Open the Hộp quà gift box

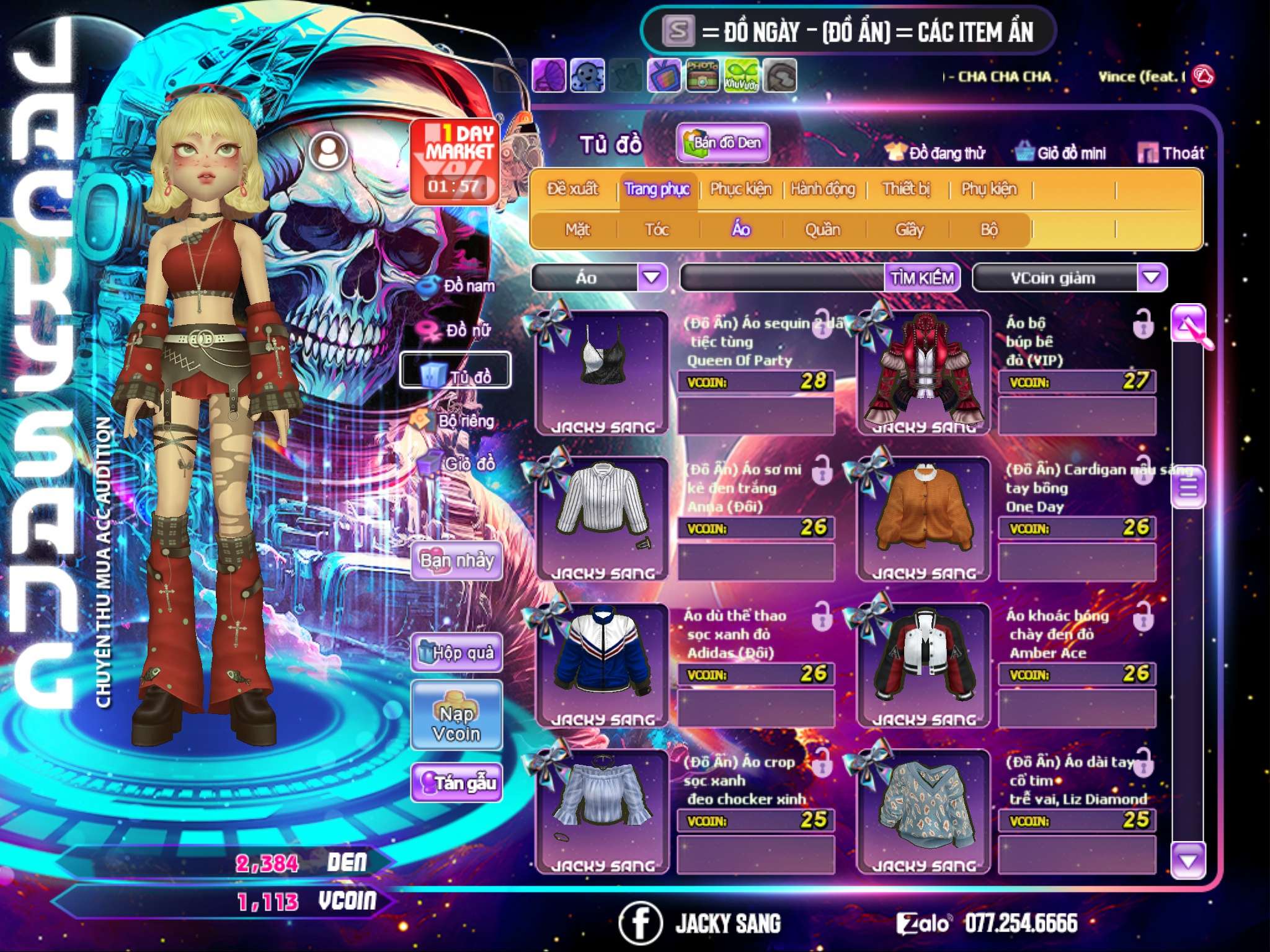(x=456, y=653)
